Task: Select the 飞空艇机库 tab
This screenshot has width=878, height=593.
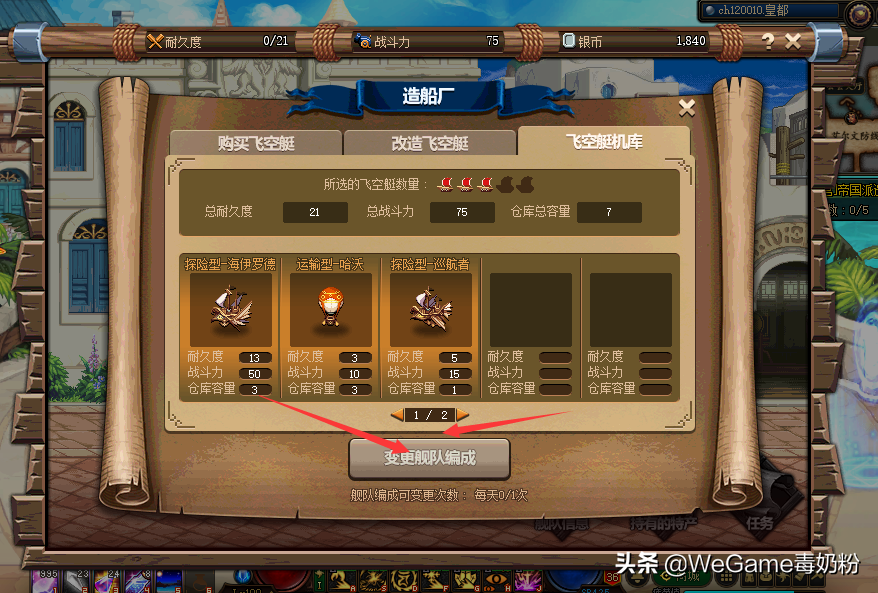Action: (603, 141)
